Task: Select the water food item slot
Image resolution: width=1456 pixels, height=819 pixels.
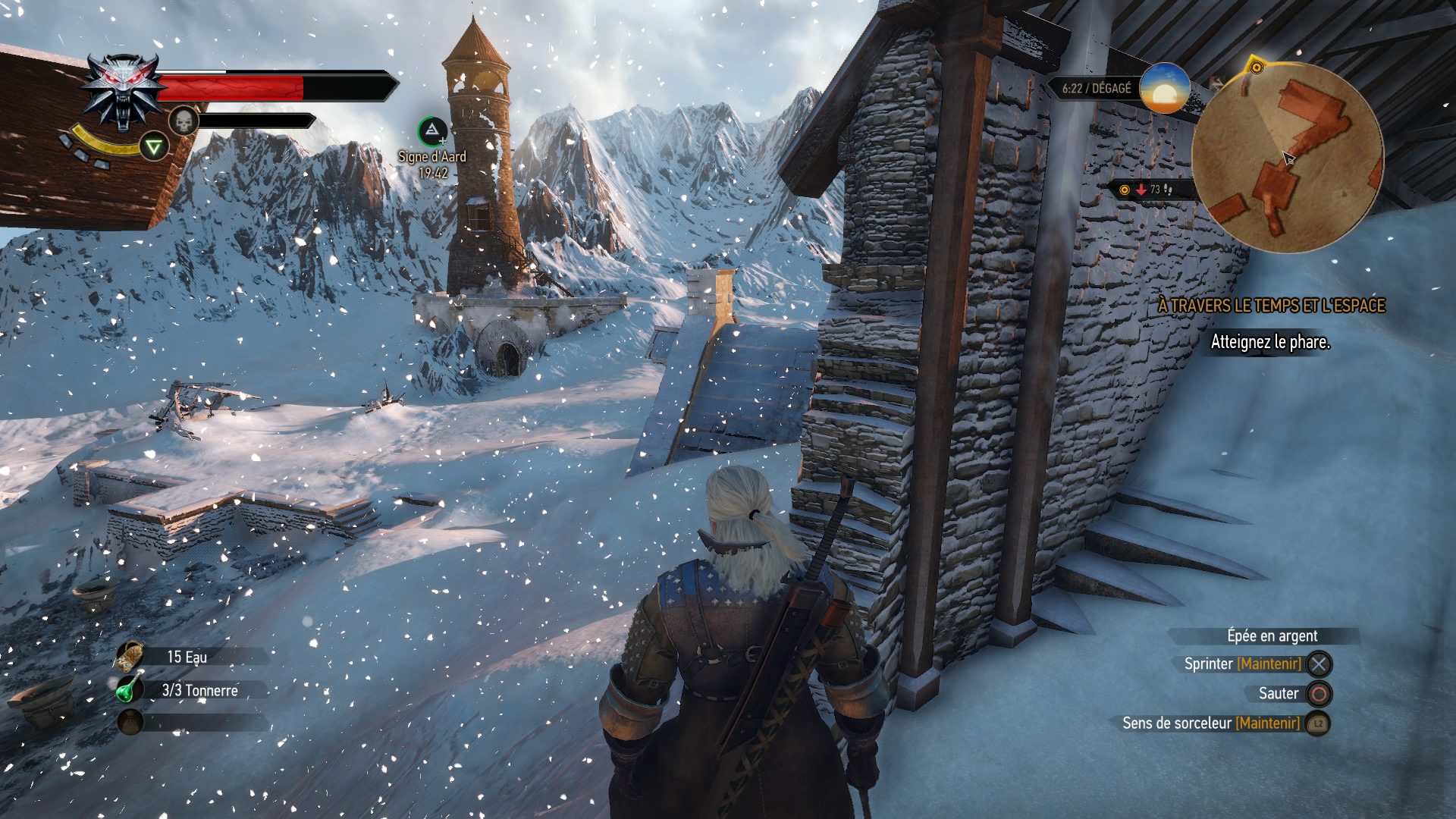Action: (130, 656)
